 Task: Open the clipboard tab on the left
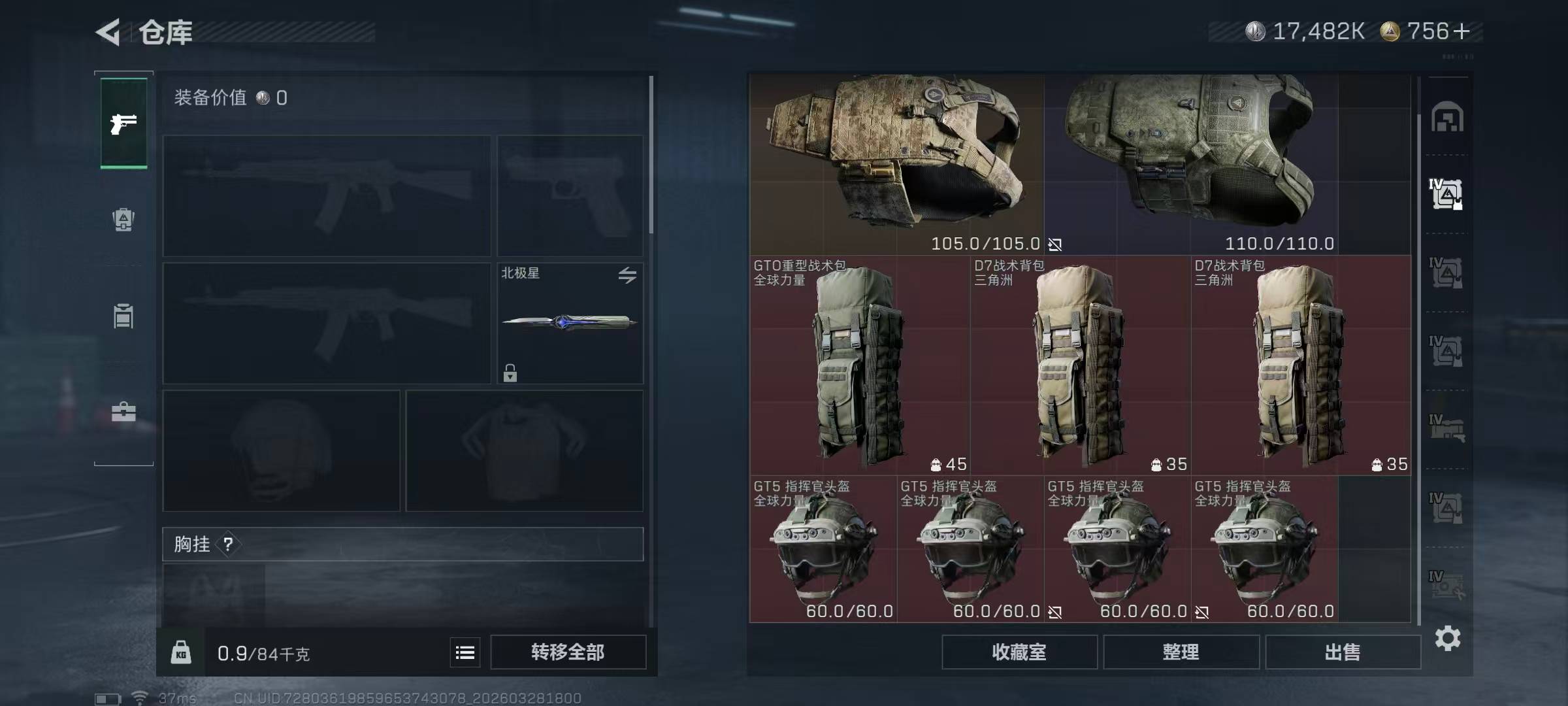123,316
